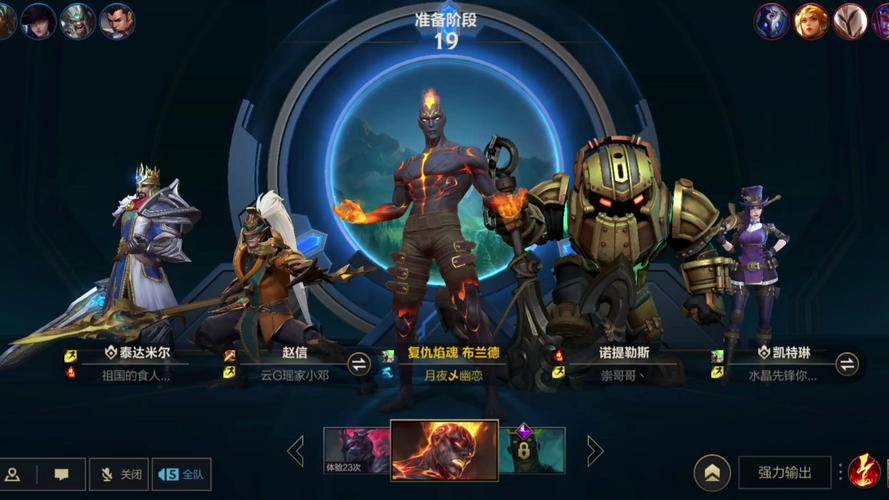Screen dimensions: 889x500
Task: Click the 复仇焰魂 布兰德 name label
Action: pos(452,353)
